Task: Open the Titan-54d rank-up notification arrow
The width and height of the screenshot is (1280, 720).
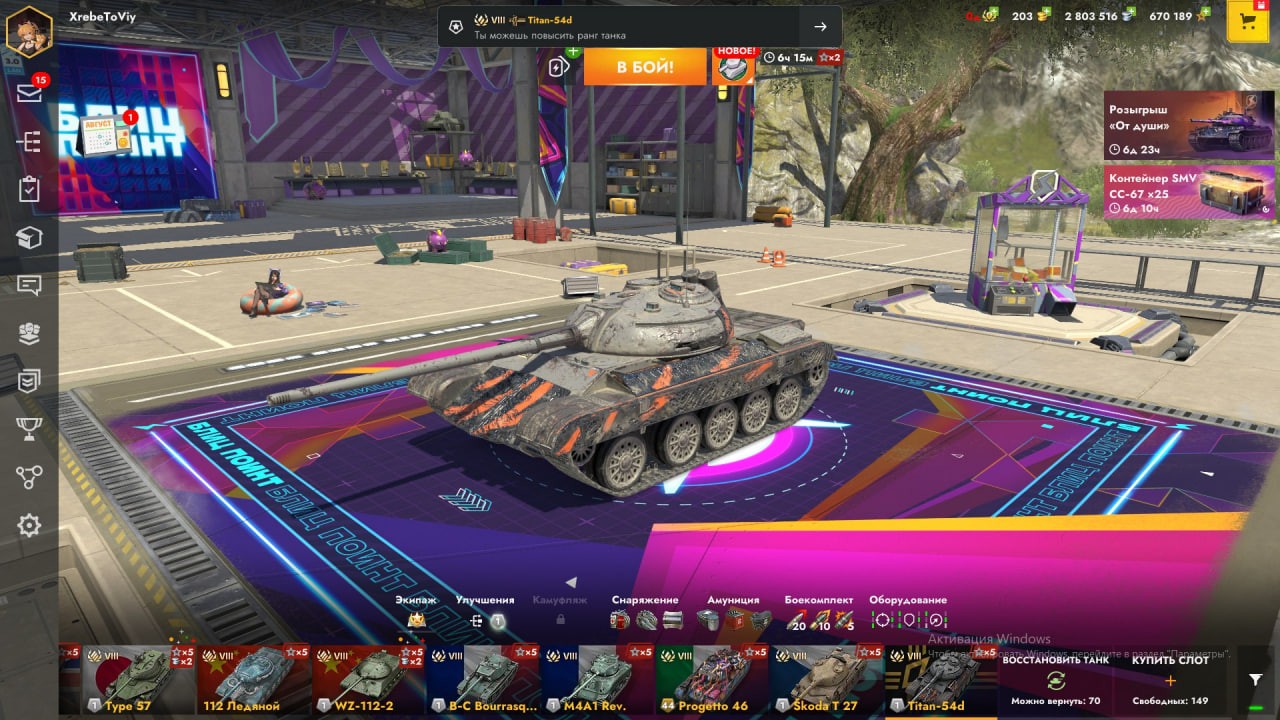Action: coord(820,27)
